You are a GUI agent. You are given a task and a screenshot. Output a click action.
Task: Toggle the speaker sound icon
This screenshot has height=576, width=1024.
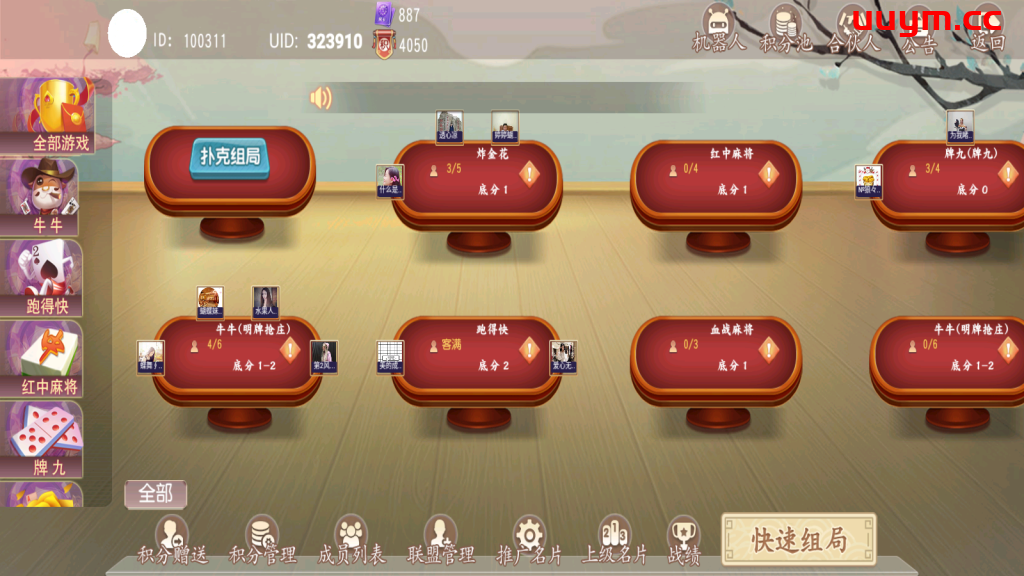320,98
